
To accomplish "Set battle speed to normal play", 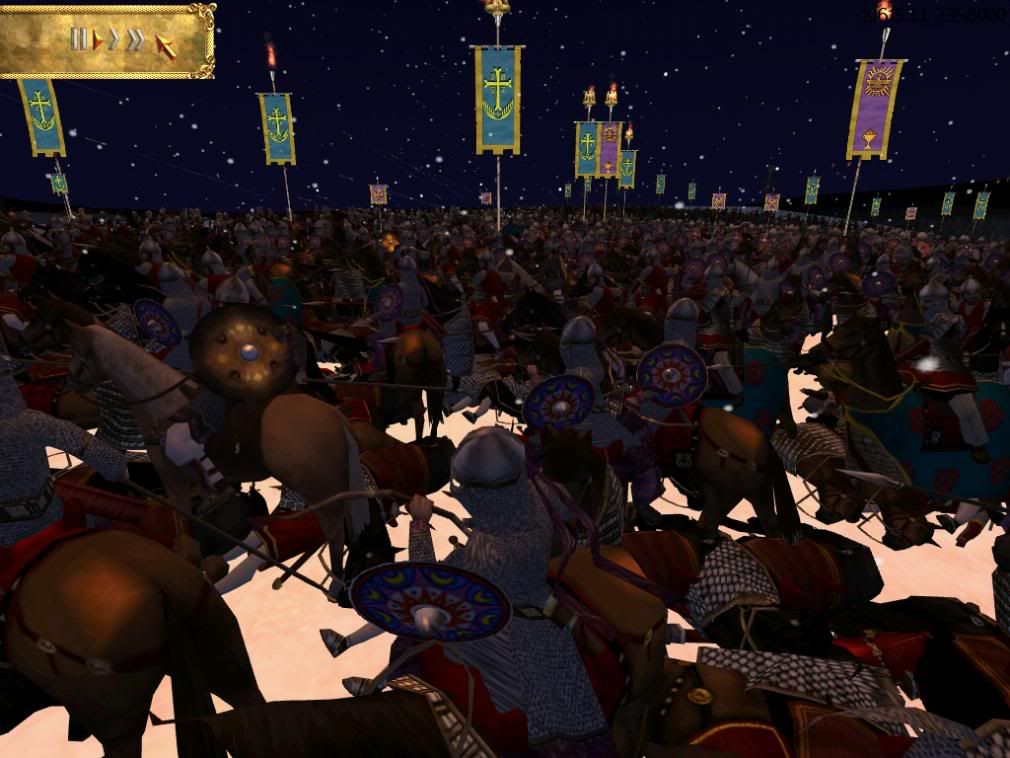I will pyautogui.click(x=98, y=40).
